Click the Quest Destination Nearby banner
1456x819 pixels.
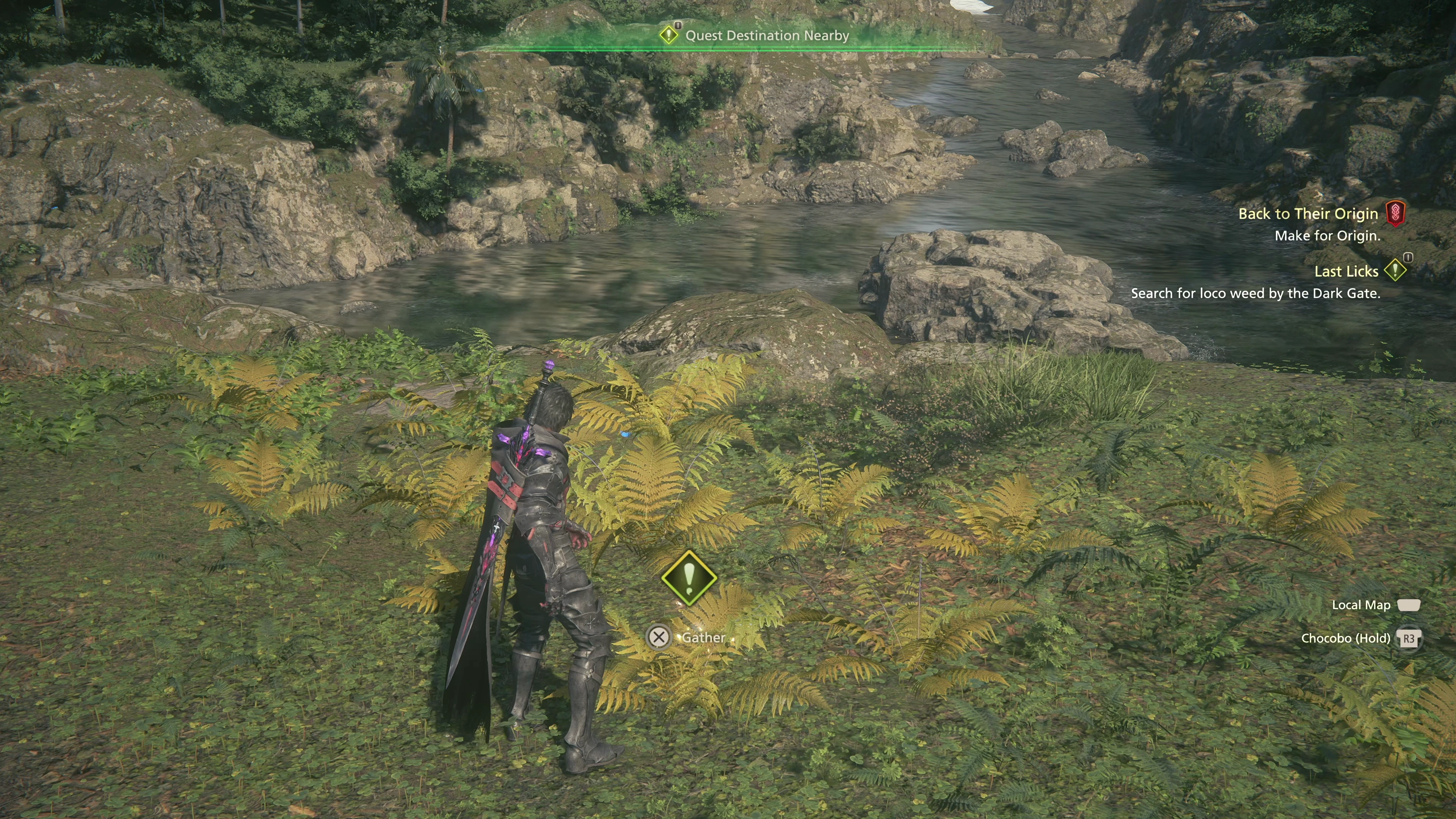[x=766, y=36]
